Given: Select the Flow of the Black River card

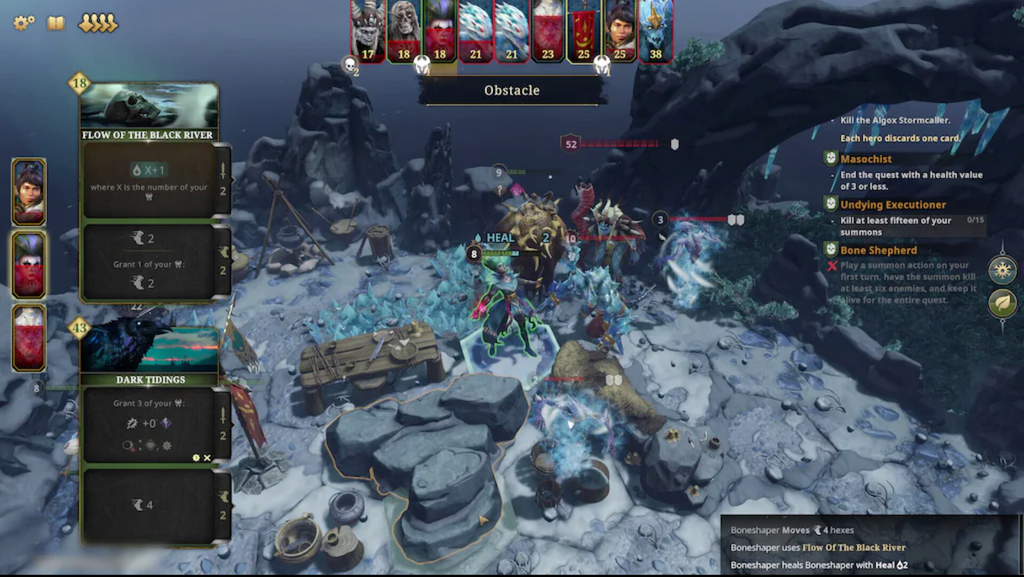Looking at the screenshot, I should (x=149, y=112).
